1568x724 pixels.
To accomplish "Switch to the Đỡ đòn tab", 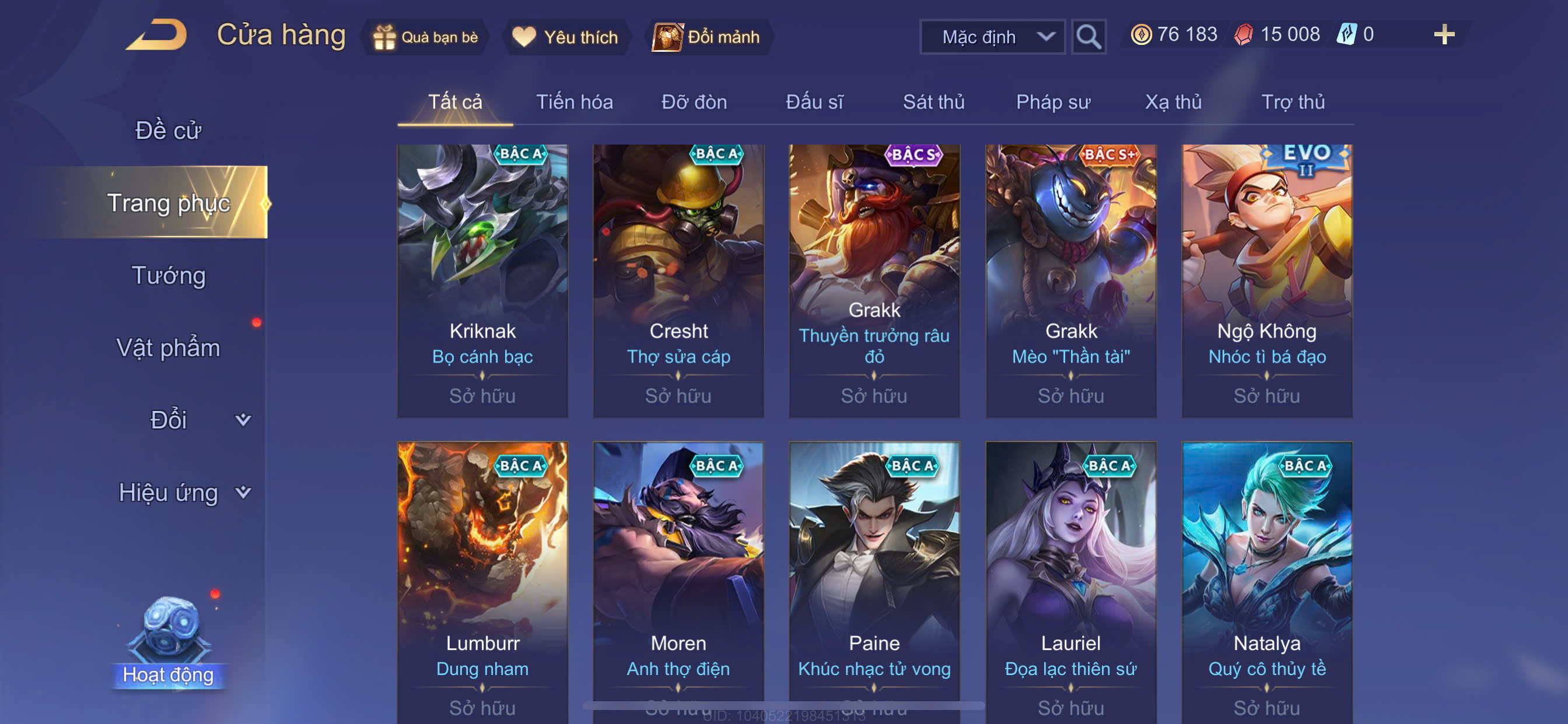I will (694, 101).
